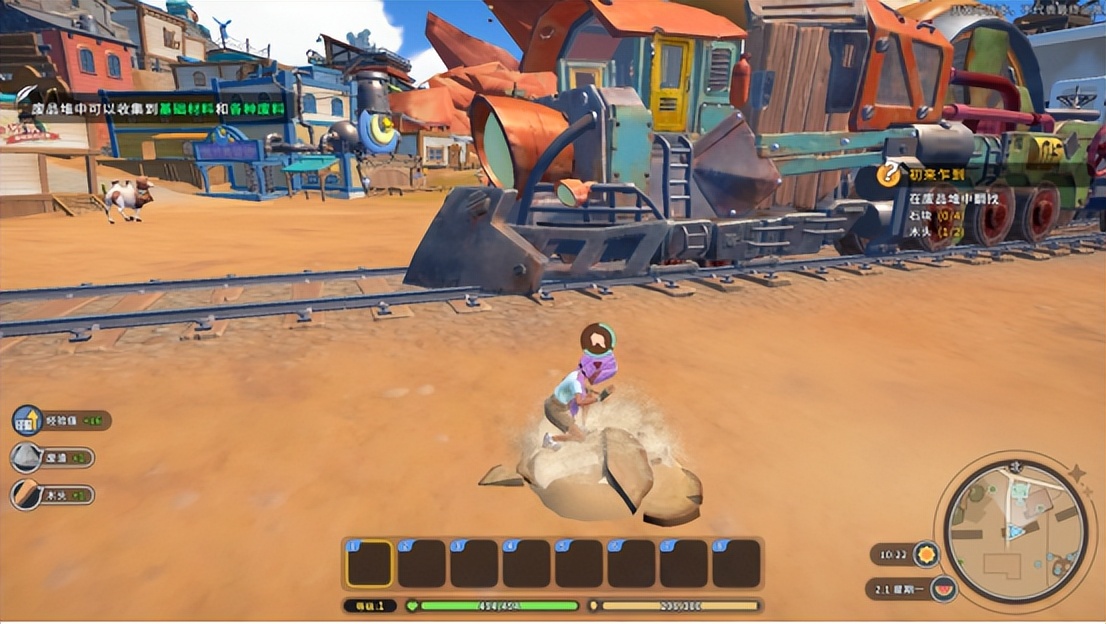
Task: Select the gold-bordered hotbar slot 1
Action: [x=369, y=564]
